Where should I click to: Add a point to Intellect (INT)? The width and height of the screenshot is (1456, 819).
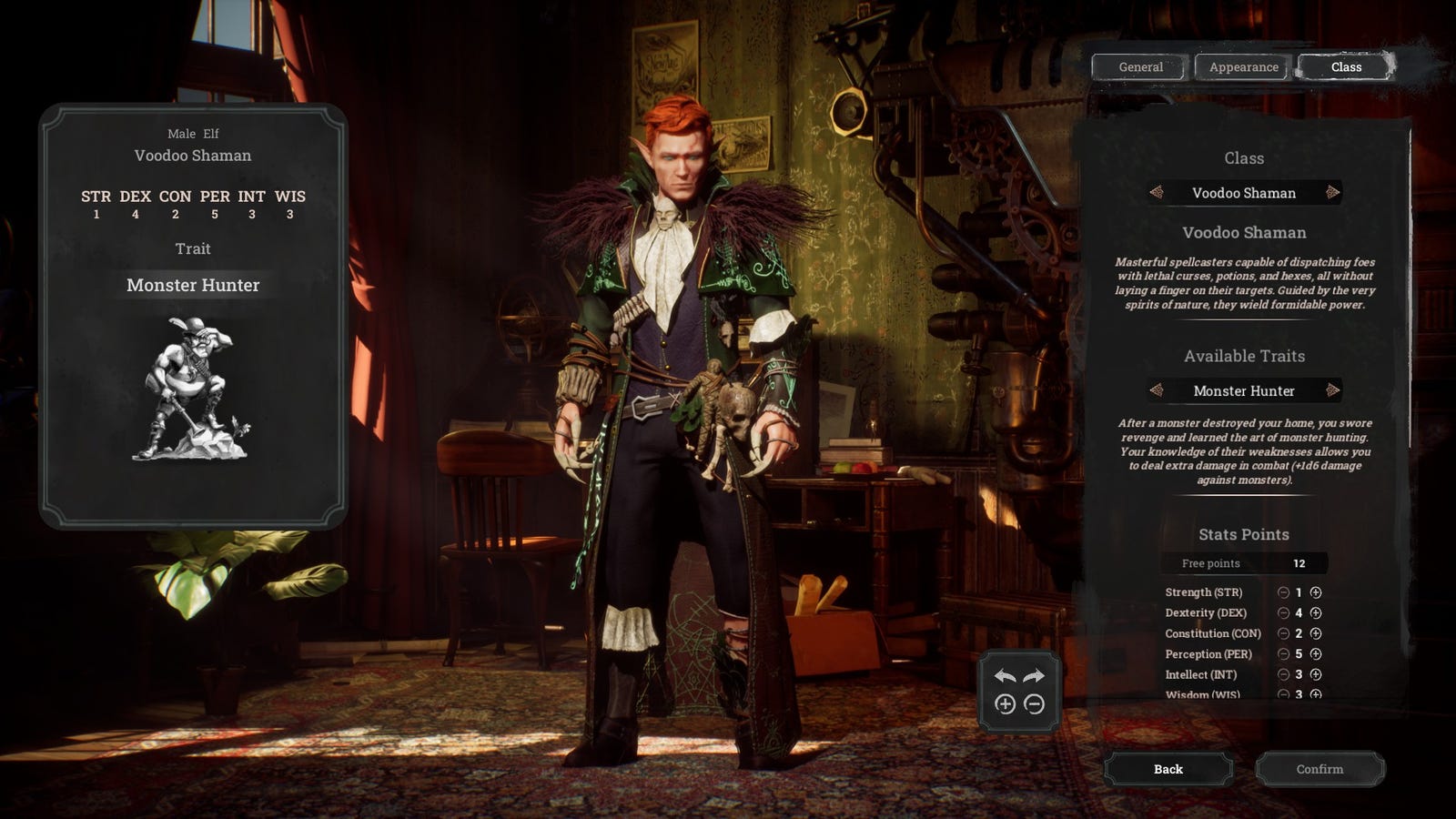pyautogui.click(x=1316, y=674)
